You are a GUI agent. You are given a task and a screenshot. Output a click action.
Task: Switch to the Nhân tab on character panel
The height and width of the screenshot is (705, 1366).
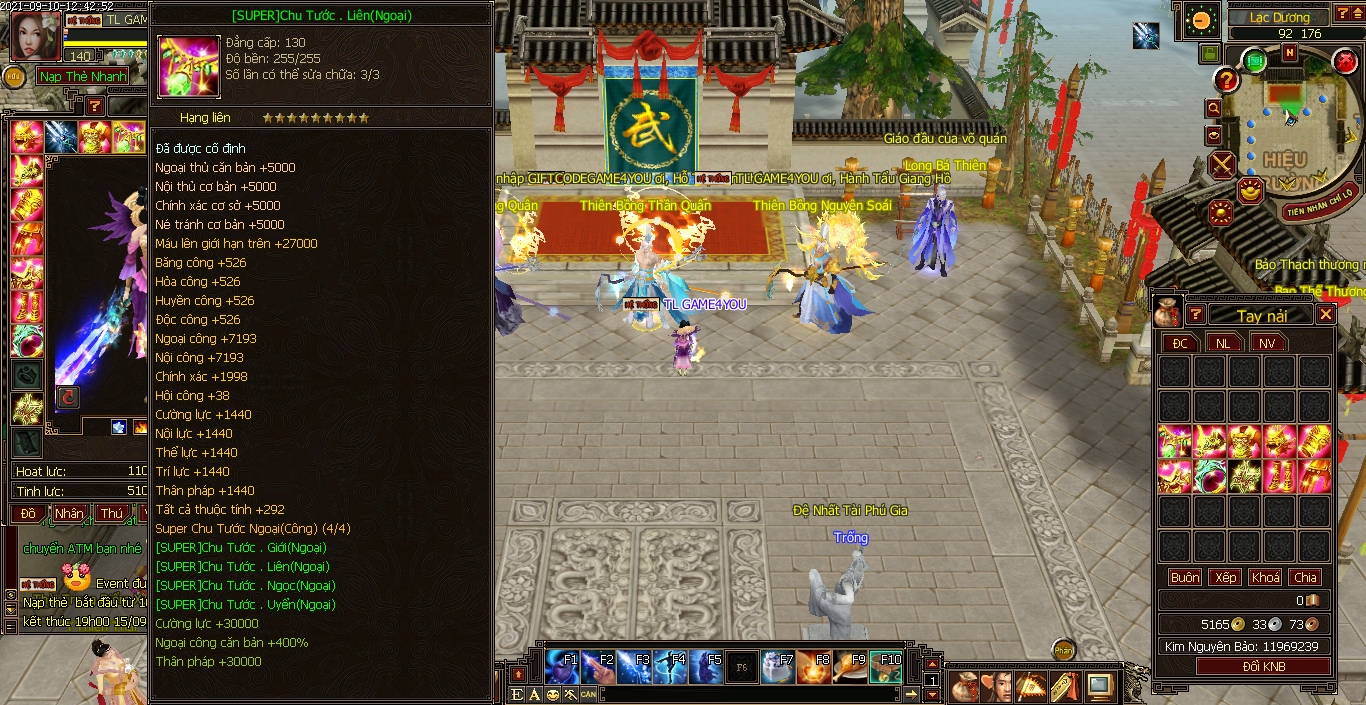[x=70, y=514]
